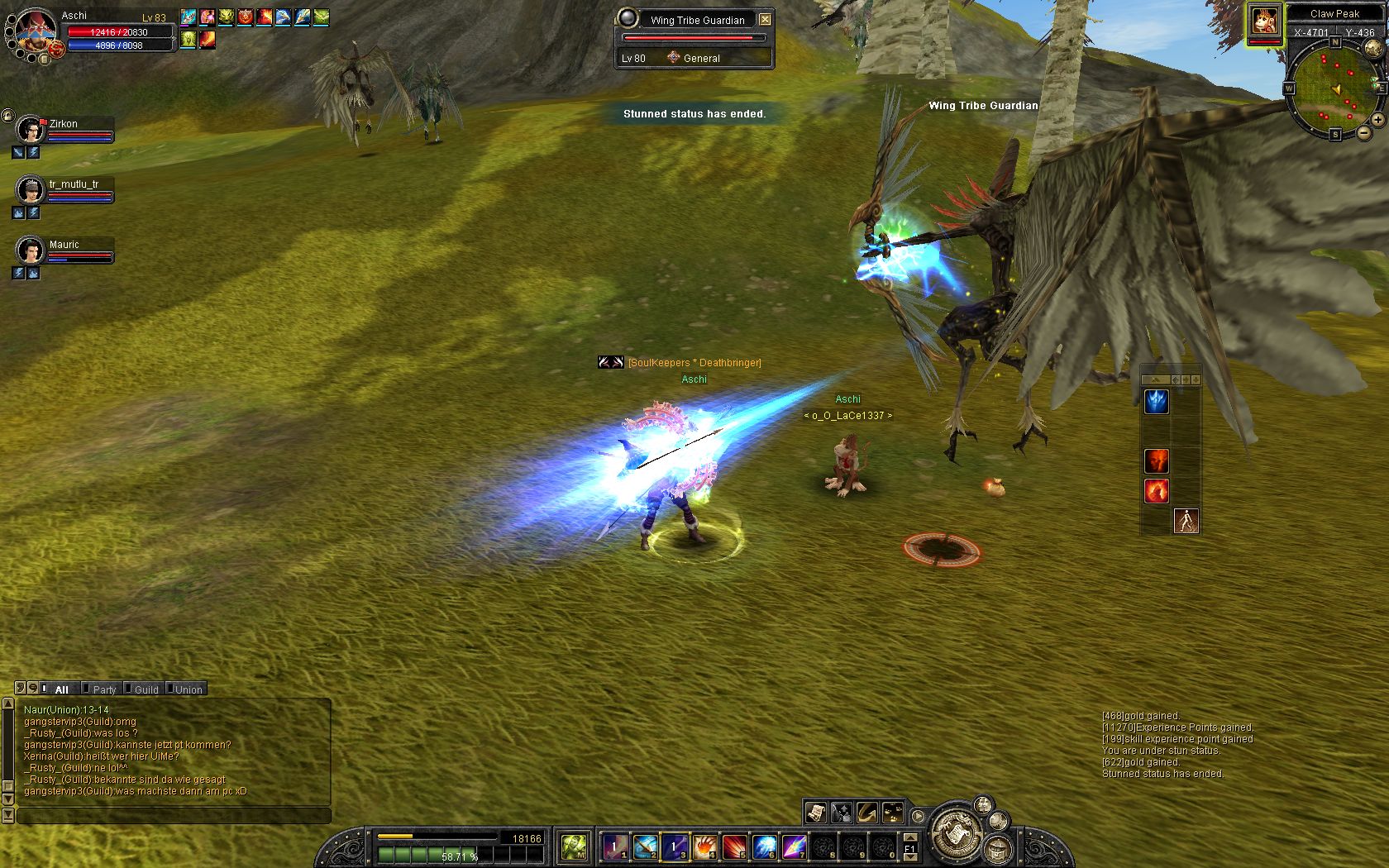Viewport: 1389px width, 868px height.
Task: Click the chat text input field
Action: coord(174,816)
